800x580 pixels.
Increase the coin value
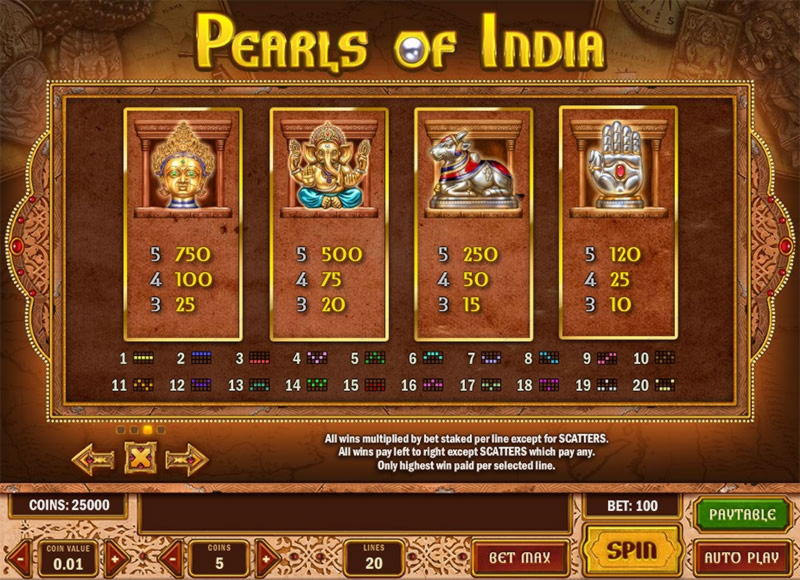[117, 557]
